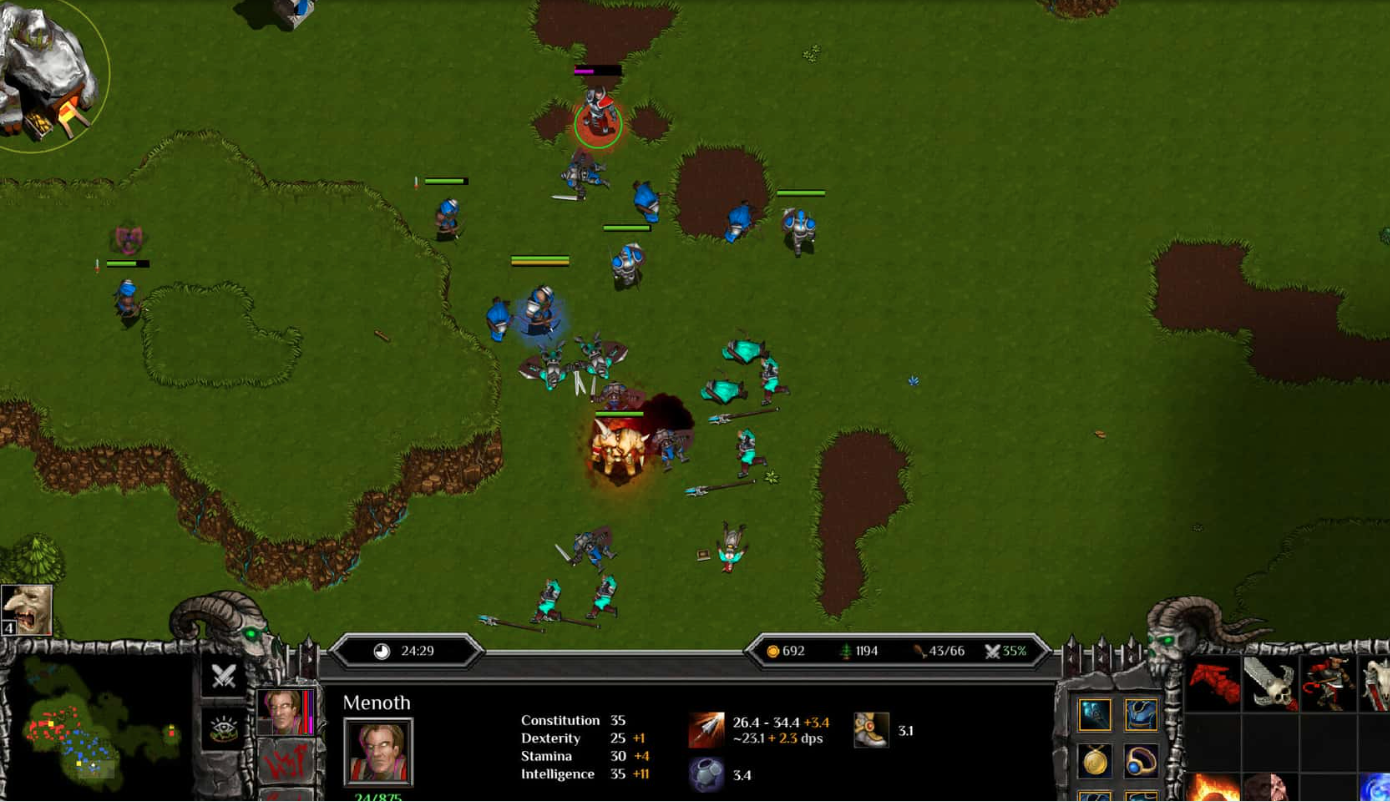Viewport: 1390px width, 802px height.
Task: Select the hero portrait with number 4
Action: pos(26,609)
